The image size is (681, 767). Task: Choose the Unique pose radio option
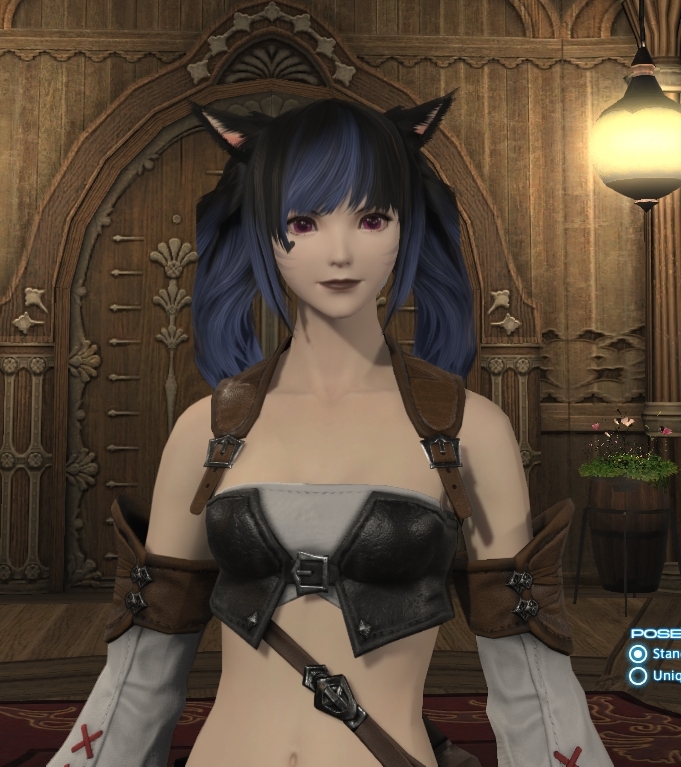pyautogui.click(x=638, y=675)
